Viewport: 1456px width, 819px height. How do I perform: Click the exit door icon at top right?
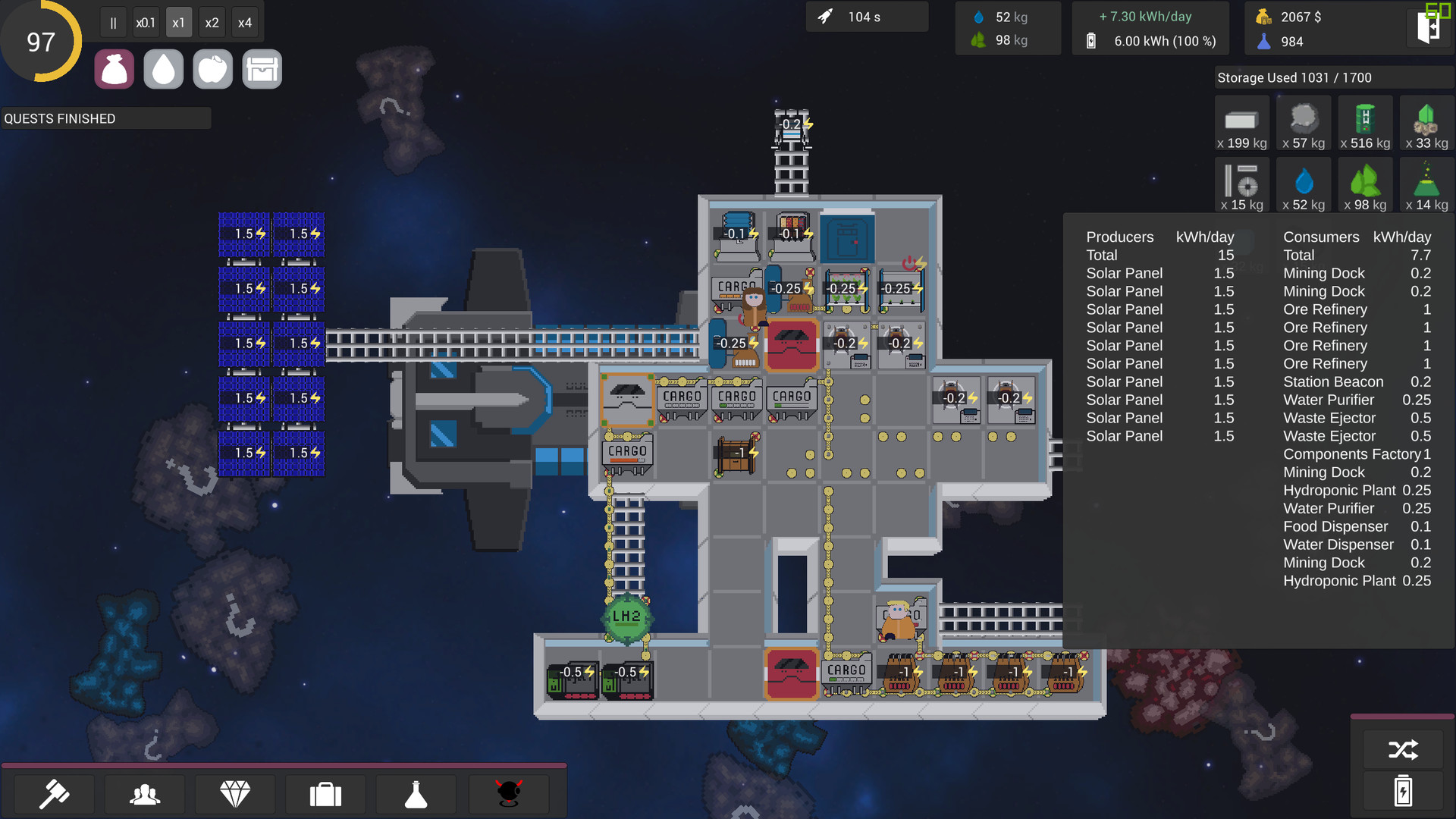(x=1429, y=28)
